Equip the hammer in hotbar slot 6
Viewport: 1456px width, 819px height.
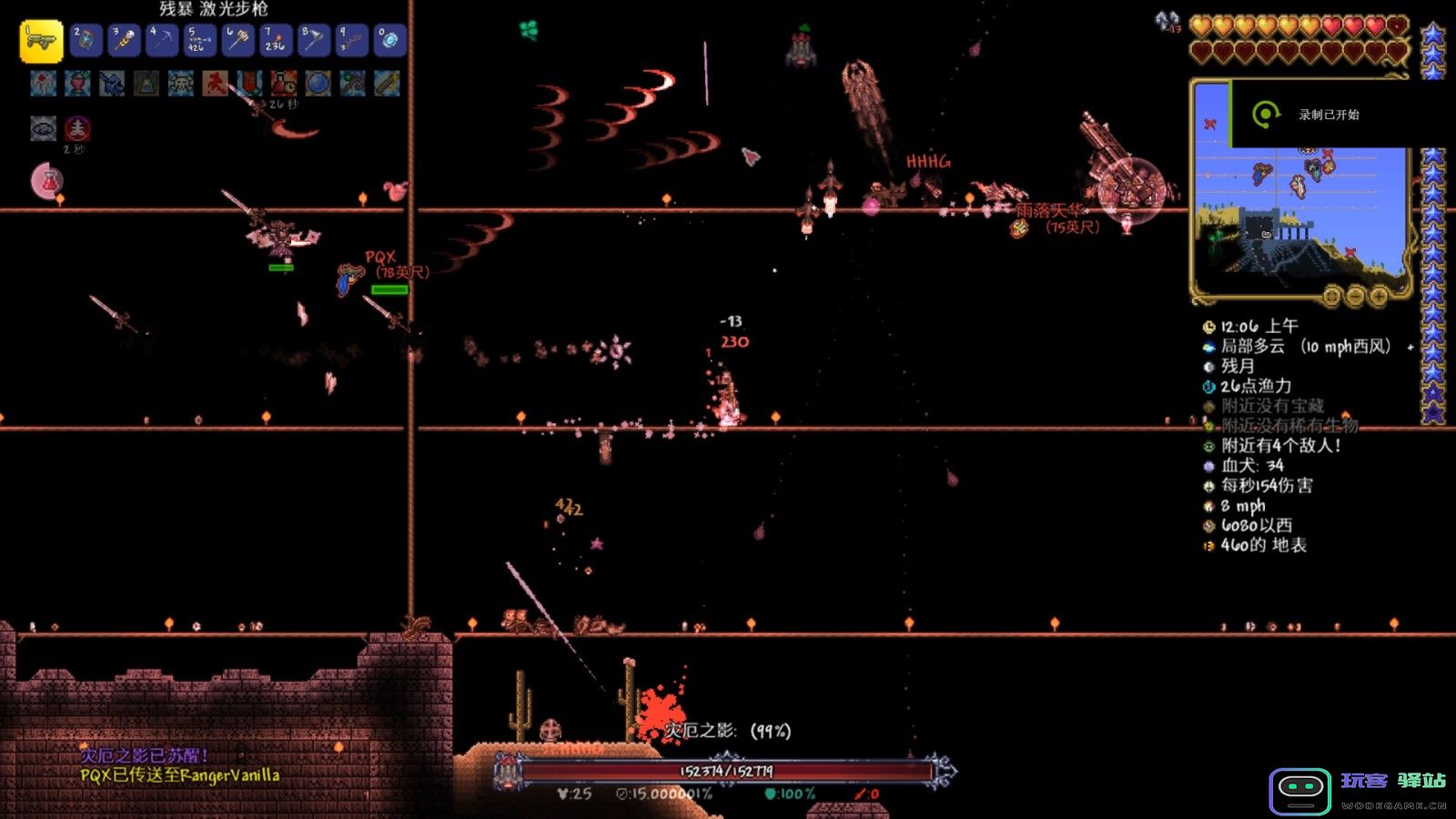click(238, 41)
